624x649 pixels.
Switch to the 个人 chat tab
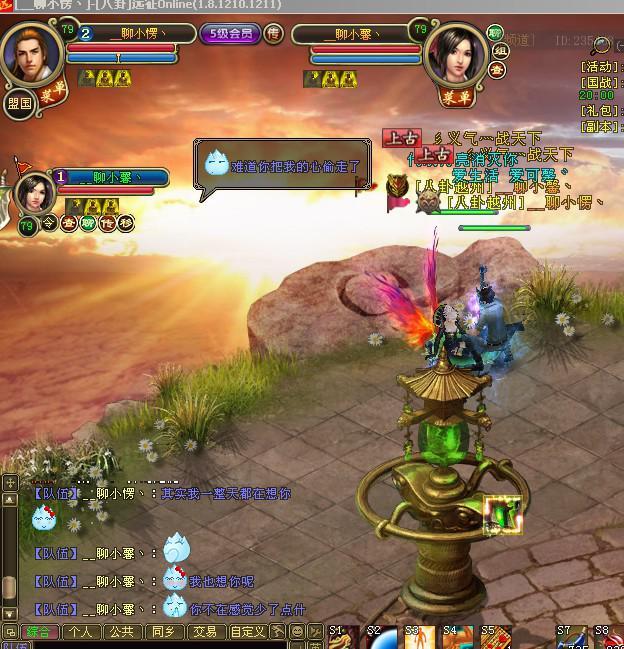coord(80,632)
